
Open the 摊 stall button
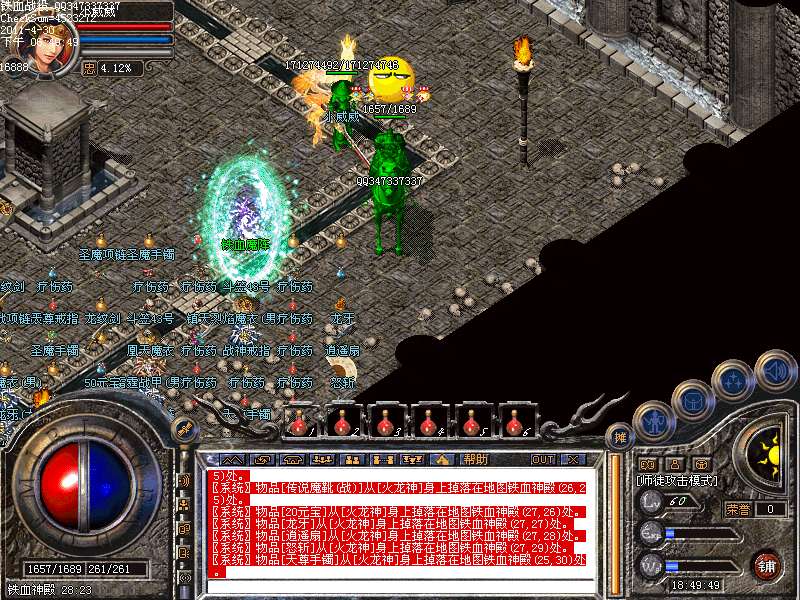tap(621, 436)
